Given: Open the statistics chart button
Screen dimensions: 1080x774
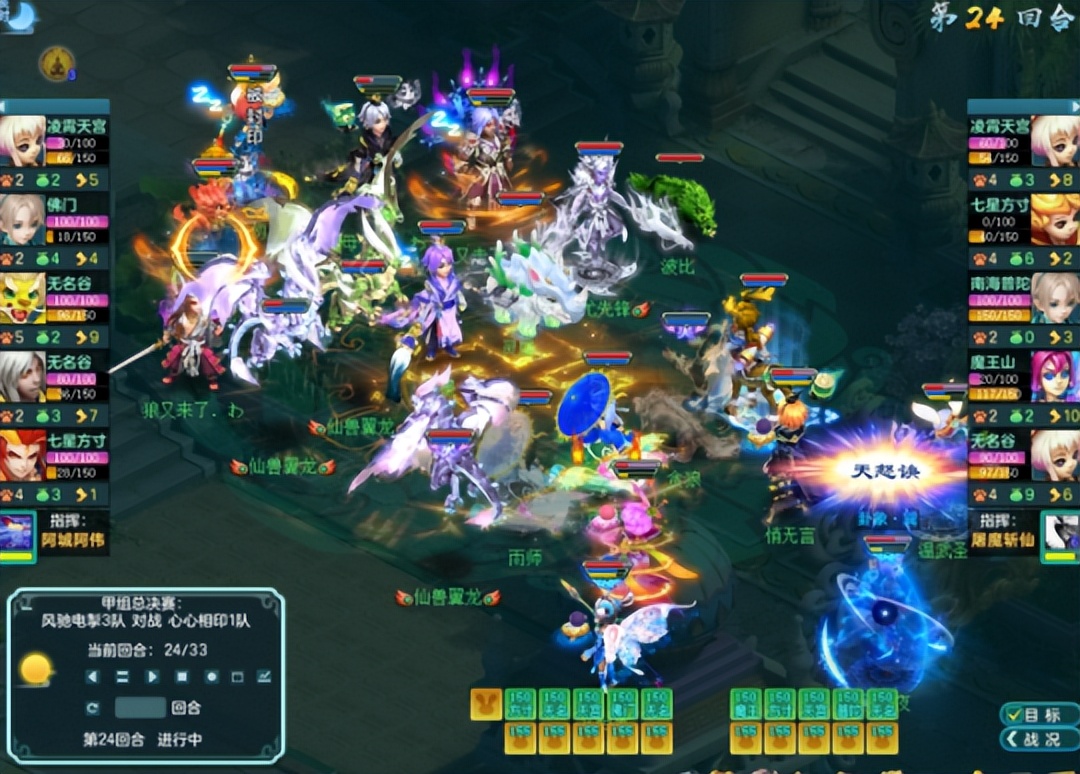Looking at the screenshot, I should point(264,677).
